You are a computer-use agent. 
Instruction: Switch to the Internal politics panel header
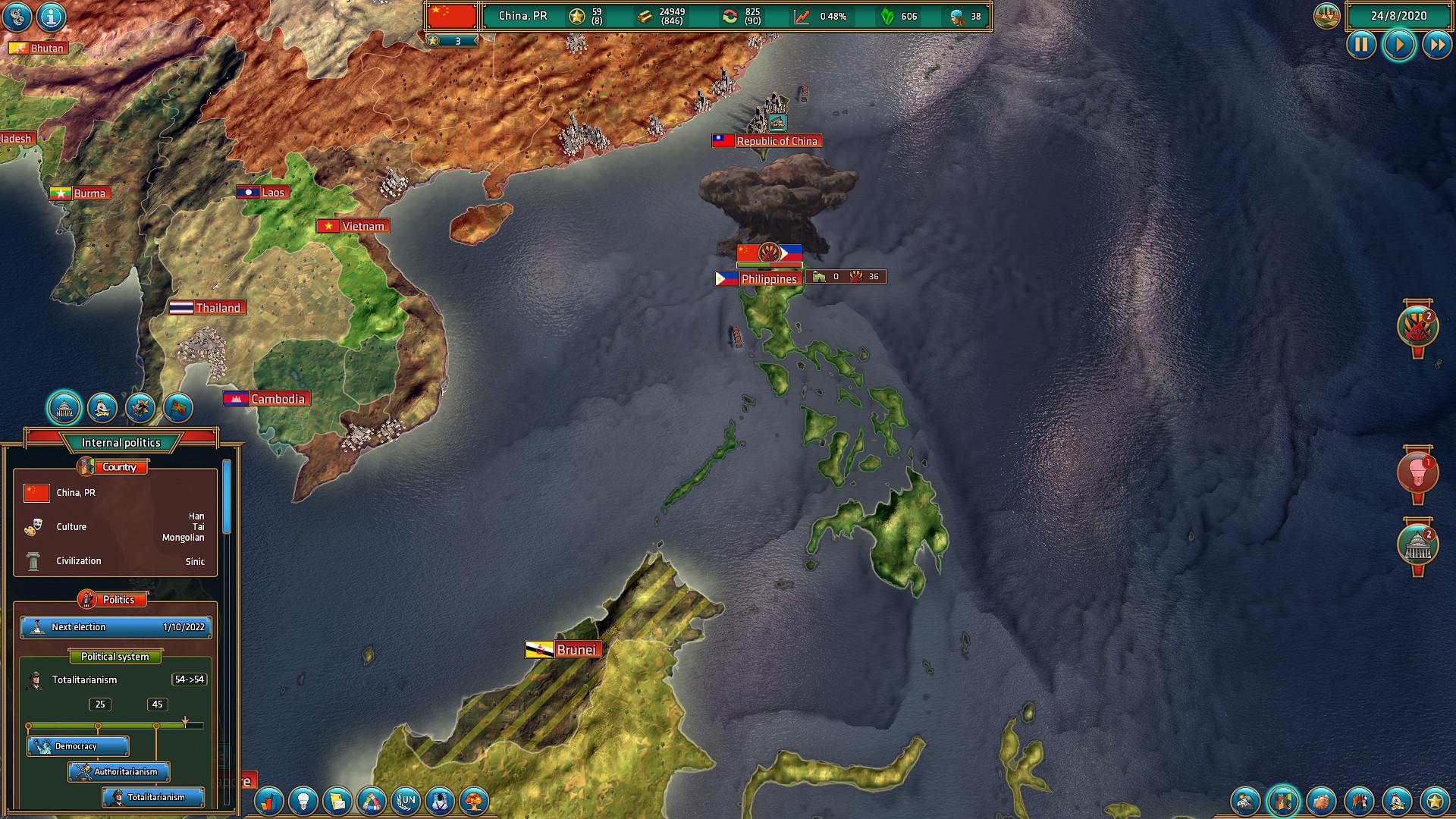[x=121, y=441]
